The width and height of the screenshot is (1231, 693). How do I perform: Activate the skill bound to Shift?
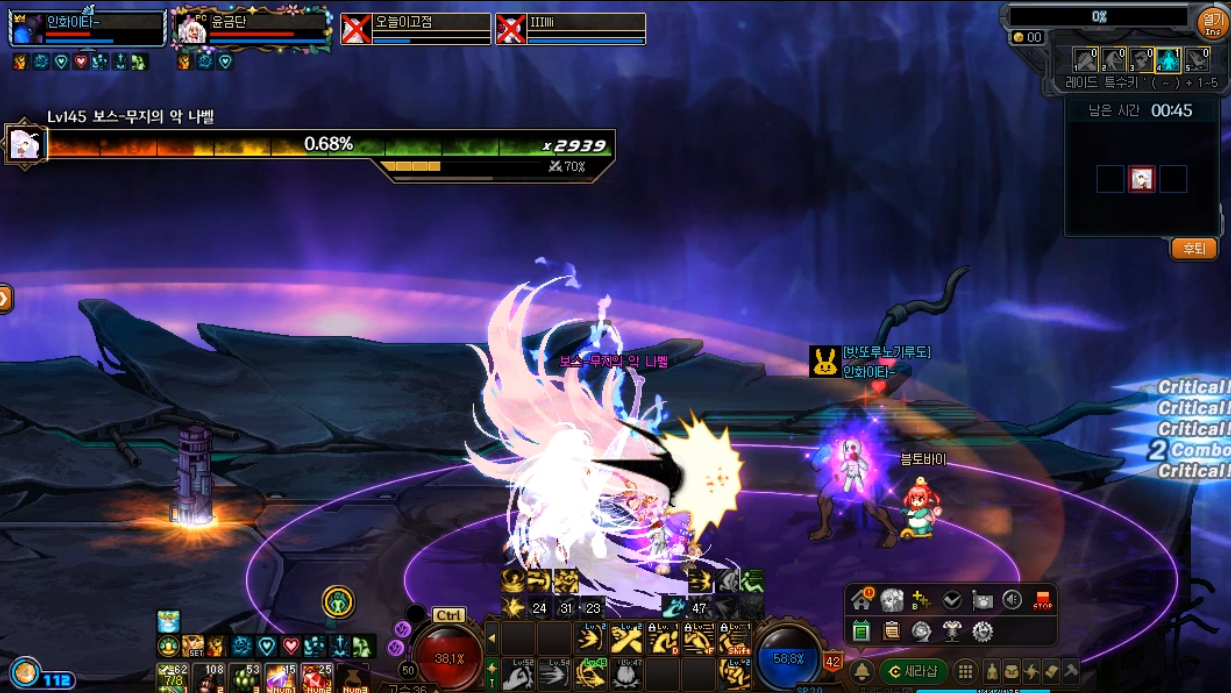[735, 639]
